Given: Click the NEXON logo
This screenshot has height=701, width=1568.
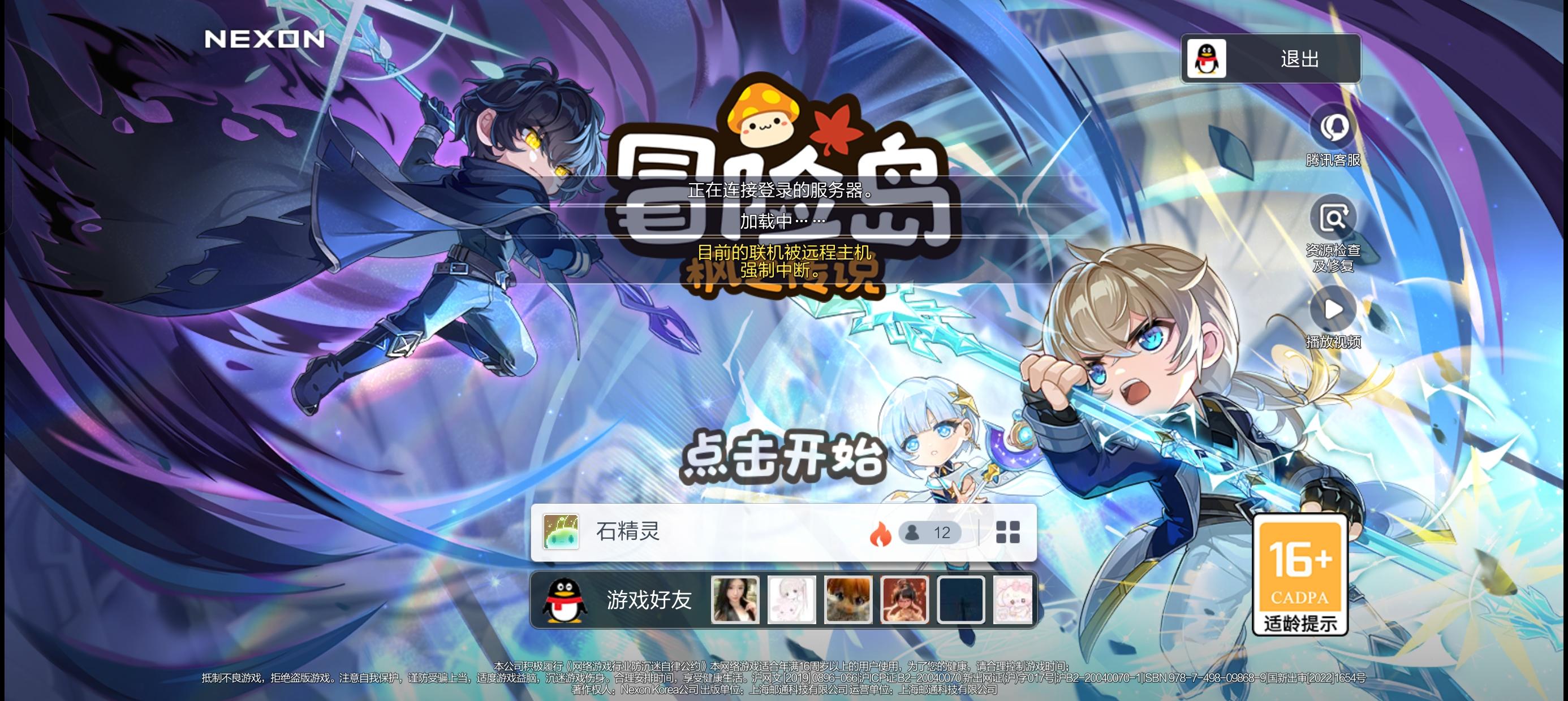Looking at the screenshot, I should (x=264, y=38).
